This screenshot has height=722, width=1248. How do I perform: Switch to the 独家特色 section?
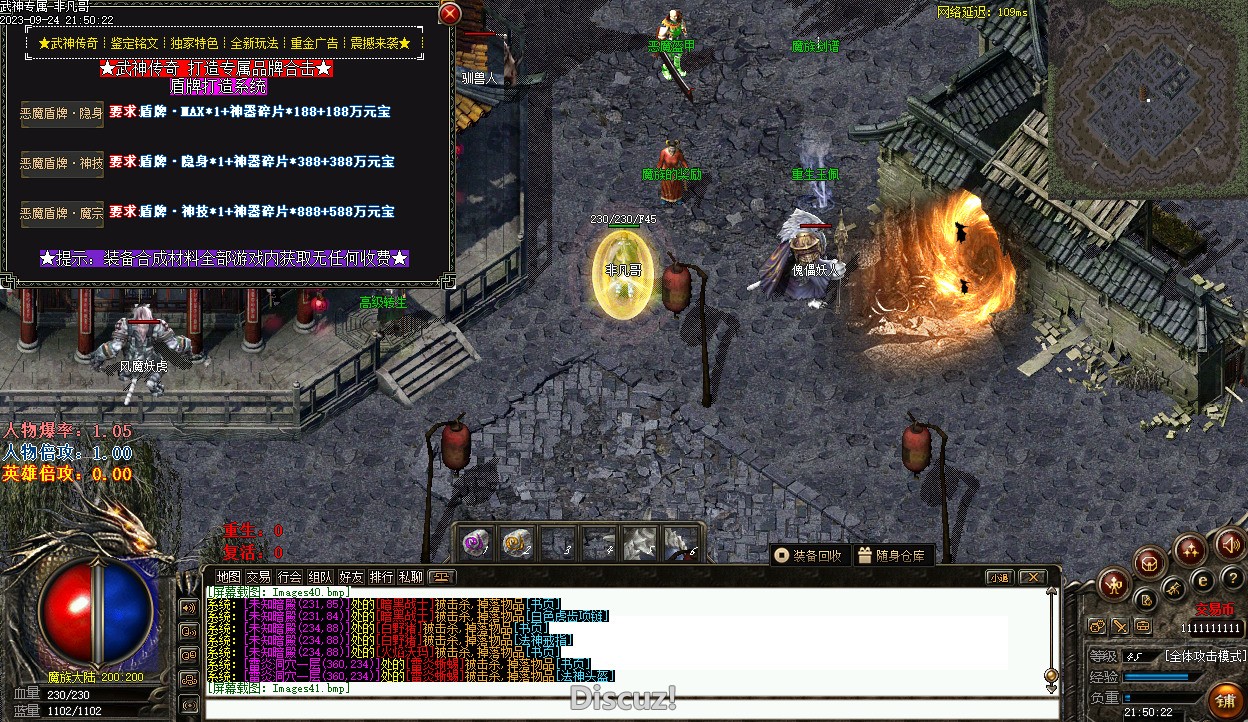[194, 44]
